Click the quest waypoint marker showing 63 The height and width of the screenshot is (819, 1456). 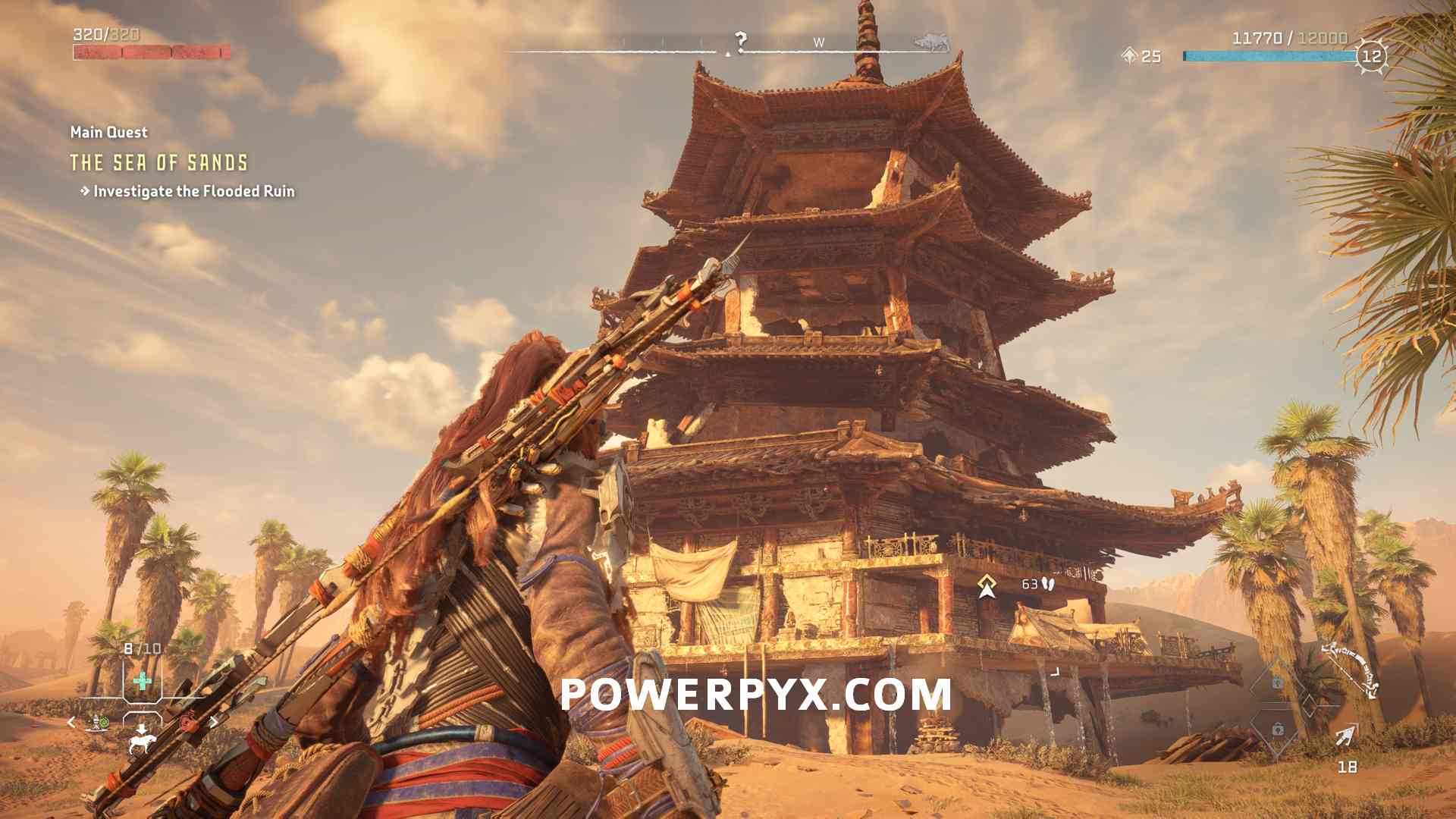[x=987, y=585]
